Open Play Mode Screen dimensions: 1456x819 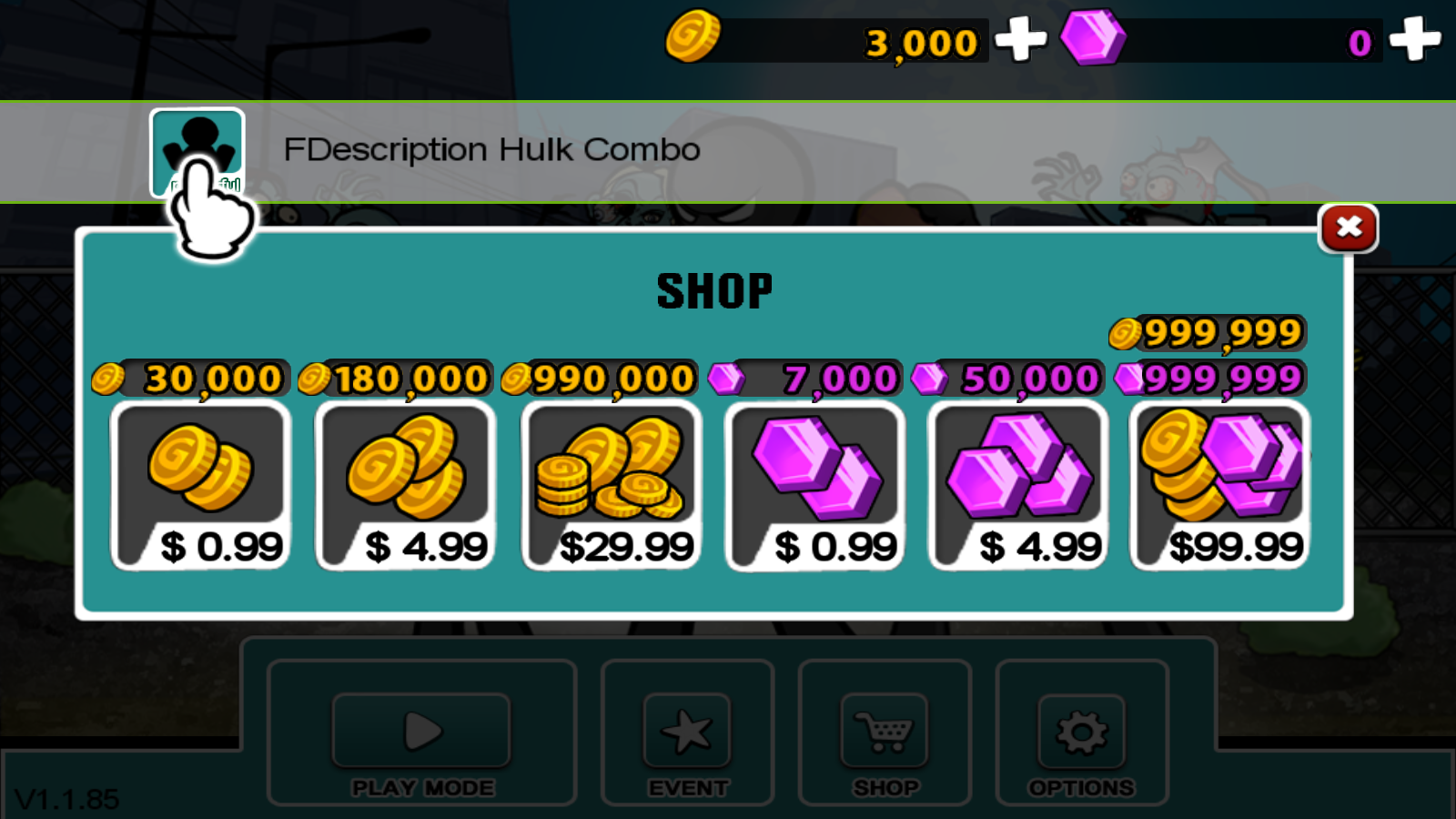(421, 732)
